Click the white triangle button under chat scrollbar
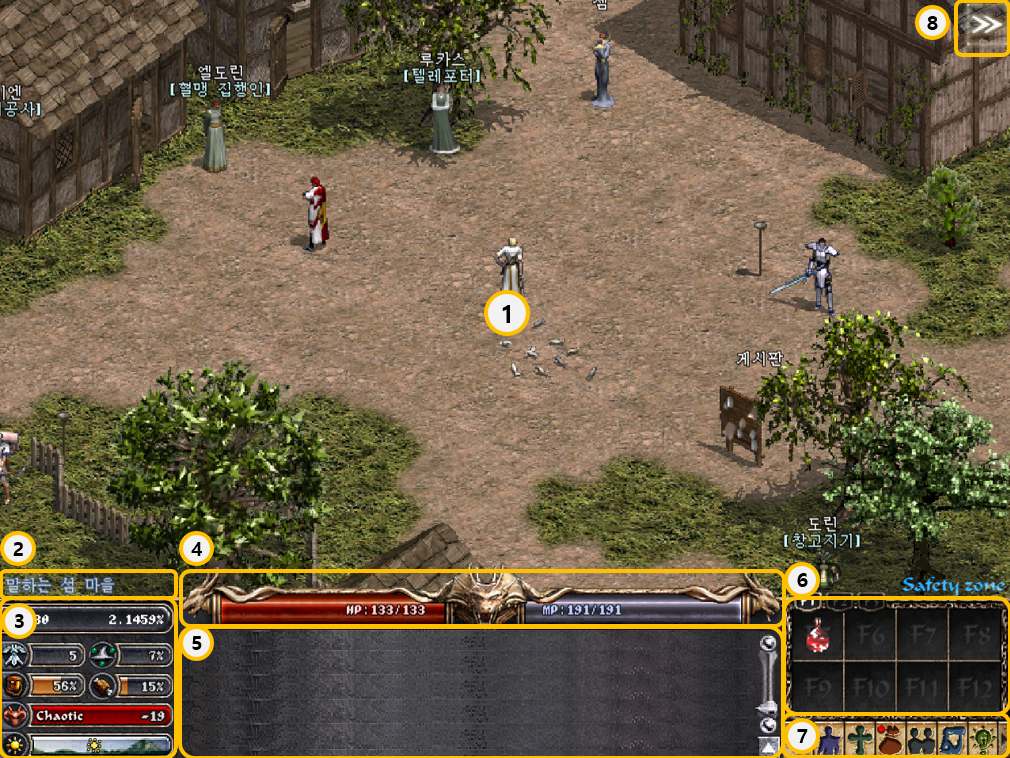This screenshot has width=1010, height=758. (x=768, y=746)
